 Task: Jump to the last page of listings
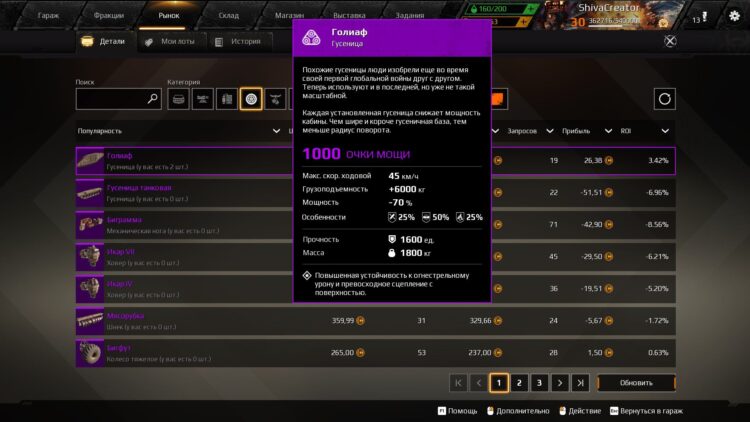pos(581,382)
